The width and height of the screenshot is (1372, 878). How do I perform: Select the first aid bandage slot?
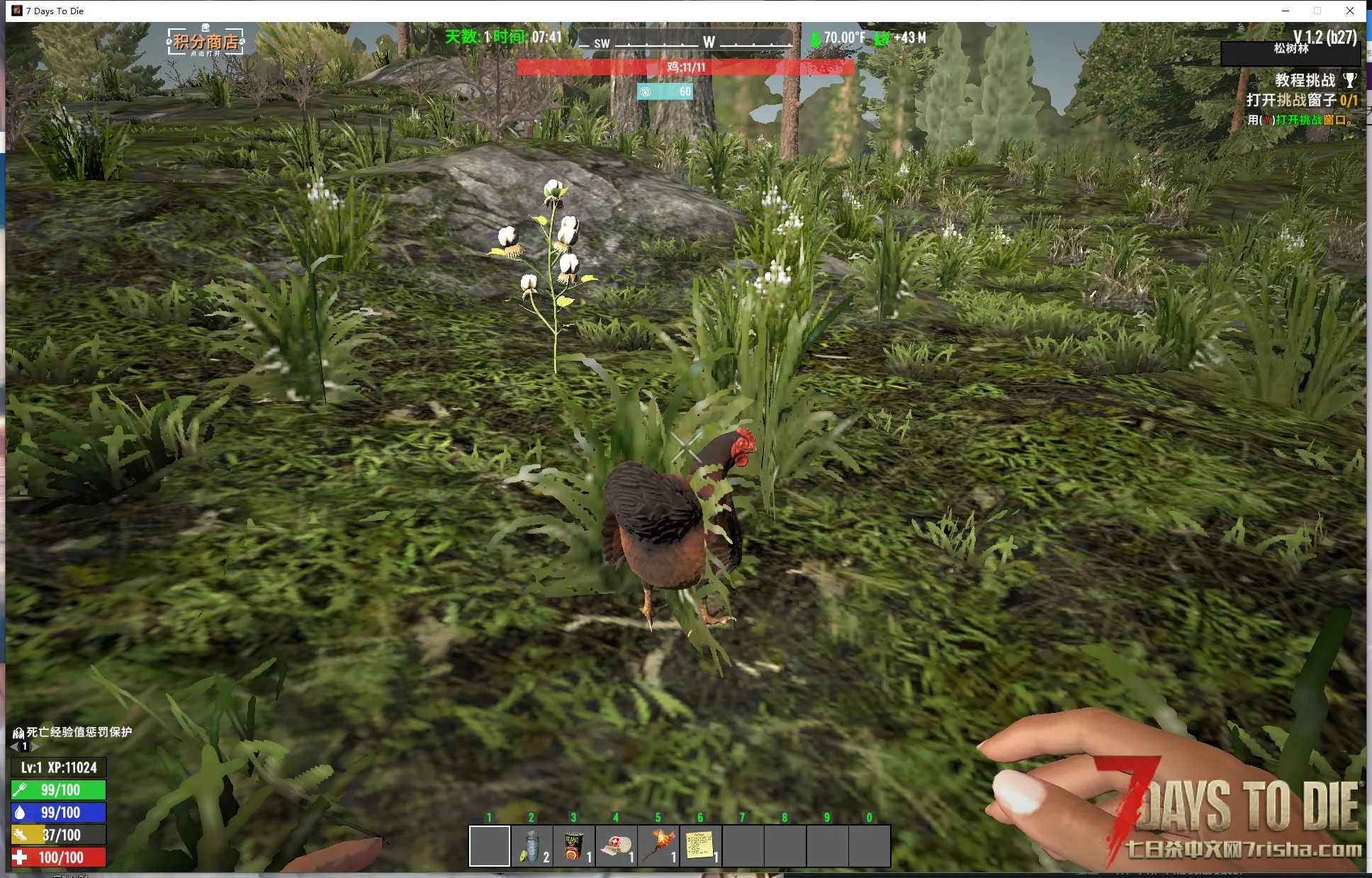click(x=616, y=846)
